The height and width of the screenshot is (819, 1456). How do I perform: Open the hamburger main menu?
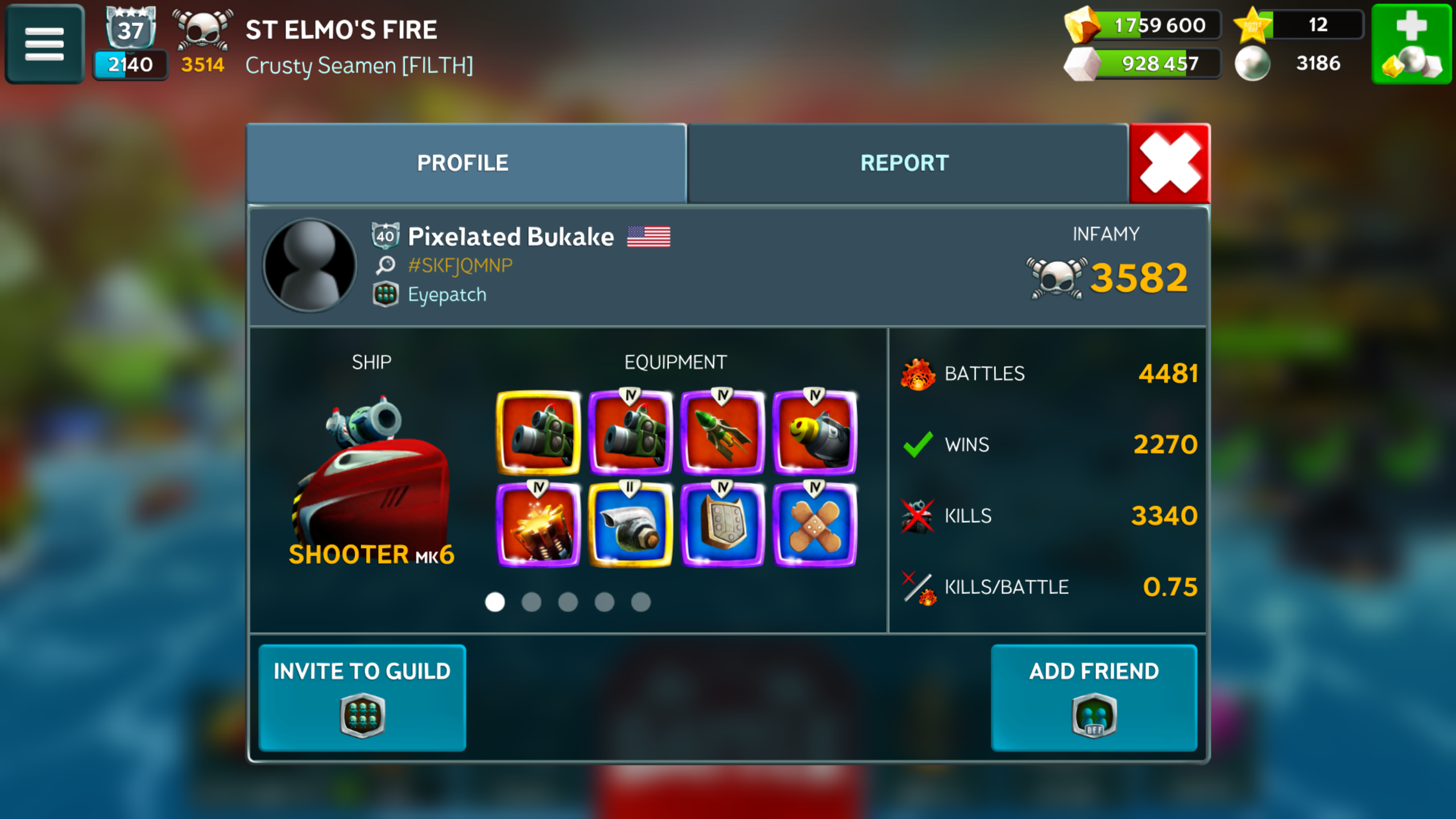tap(44, 44)
